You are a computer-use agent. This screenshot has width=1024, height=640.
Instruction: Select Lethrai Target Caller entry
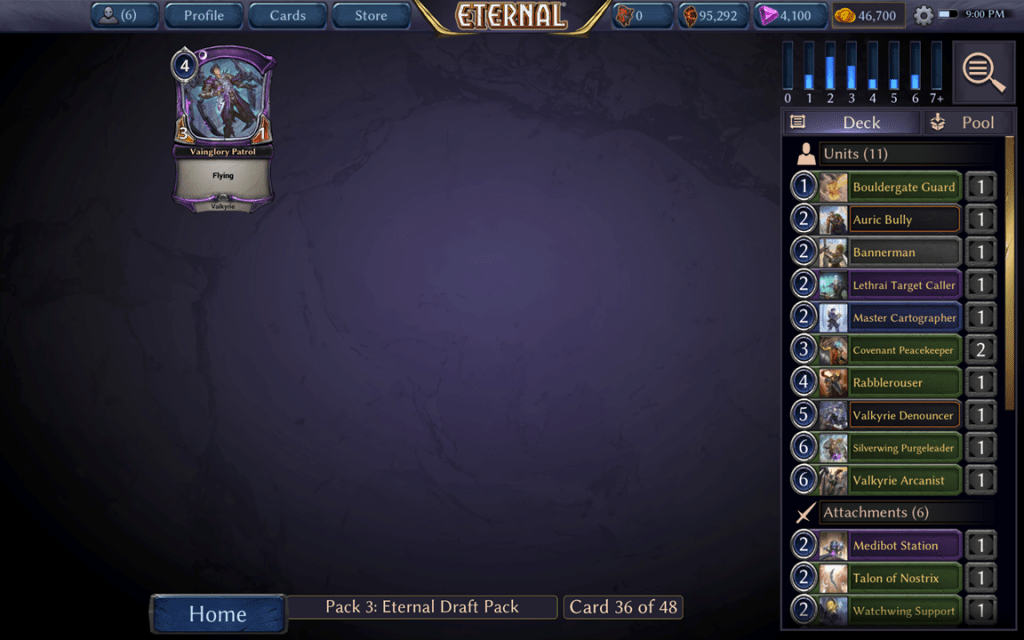click(903, 285)
